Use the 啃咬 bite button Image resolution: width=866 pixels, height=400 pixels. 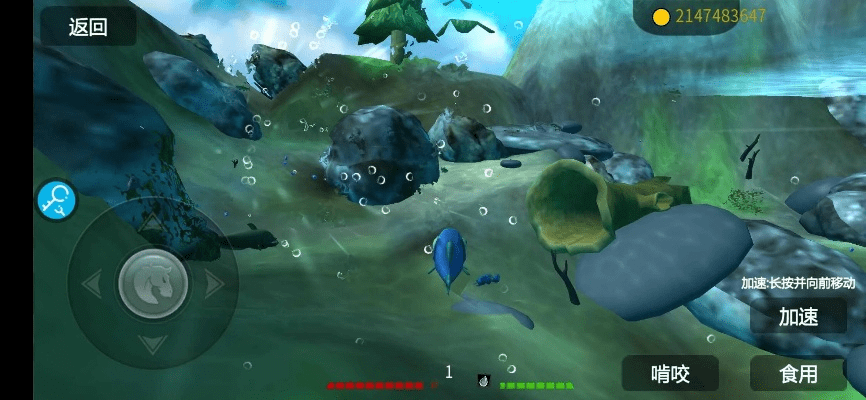pos(670,374)
